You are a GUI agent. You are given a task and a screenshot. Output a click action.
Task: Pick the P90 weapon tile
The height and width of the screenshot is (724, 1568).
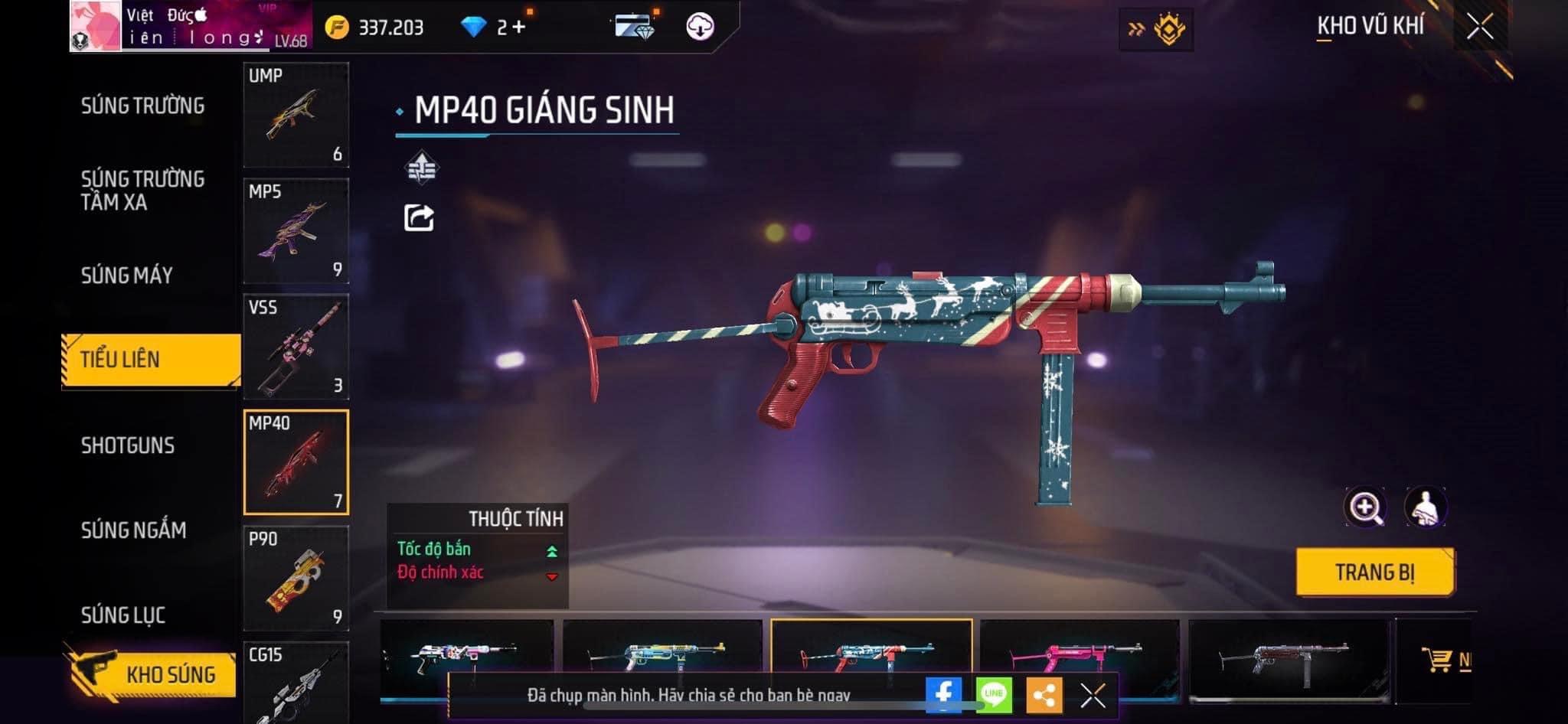[x=296, y=578]
